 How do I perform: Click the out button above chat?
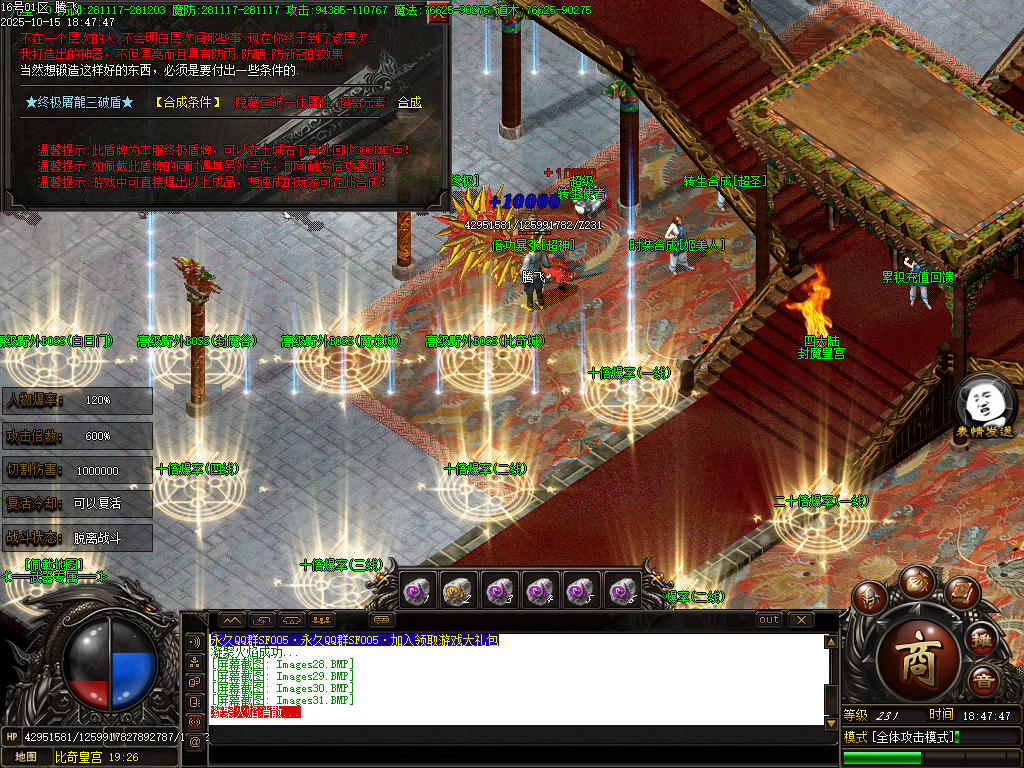click(768, 620)
